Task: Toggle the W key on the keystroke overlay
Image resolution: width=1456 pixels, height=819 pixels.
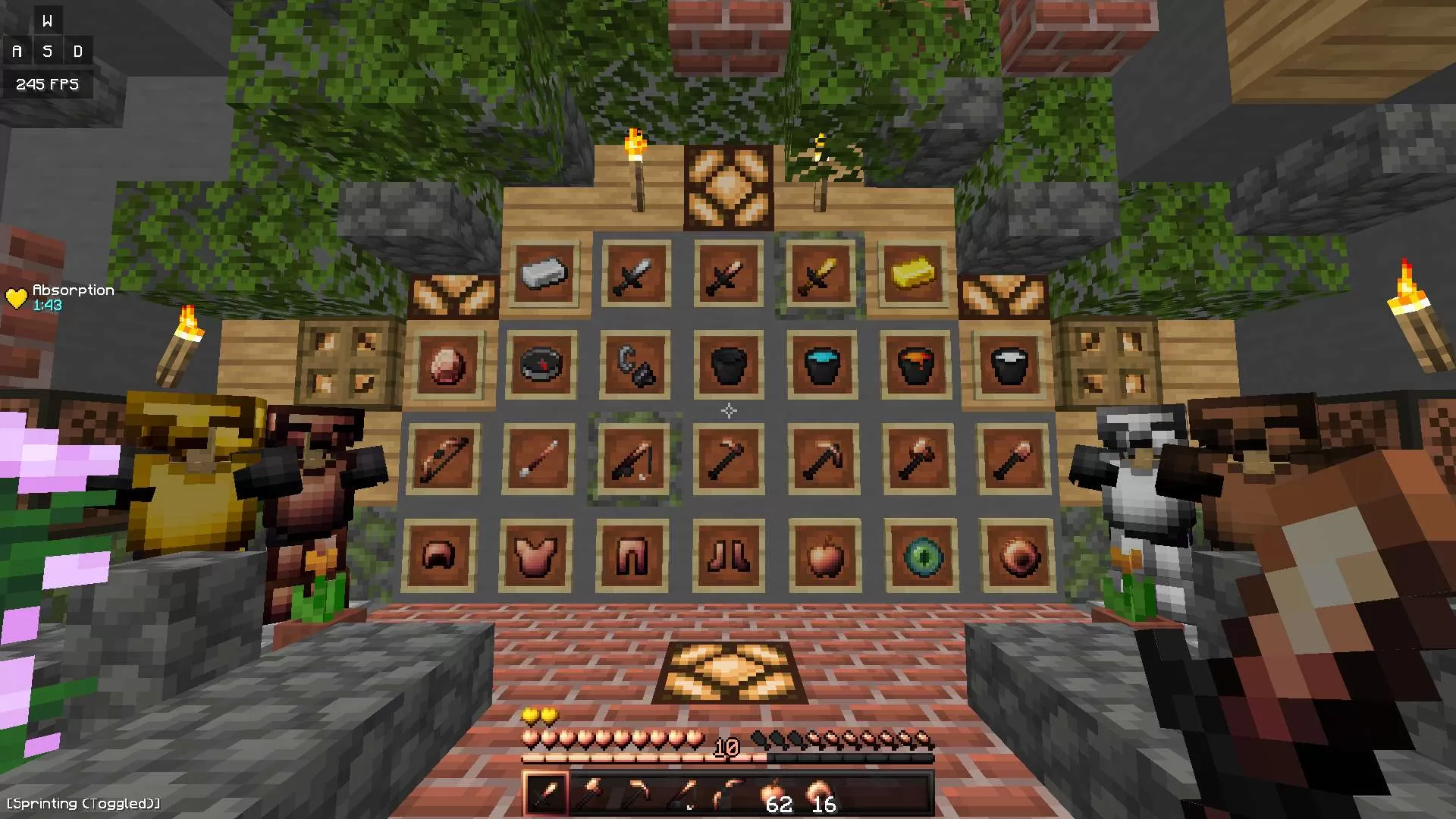Action: (x=49, y=20)
